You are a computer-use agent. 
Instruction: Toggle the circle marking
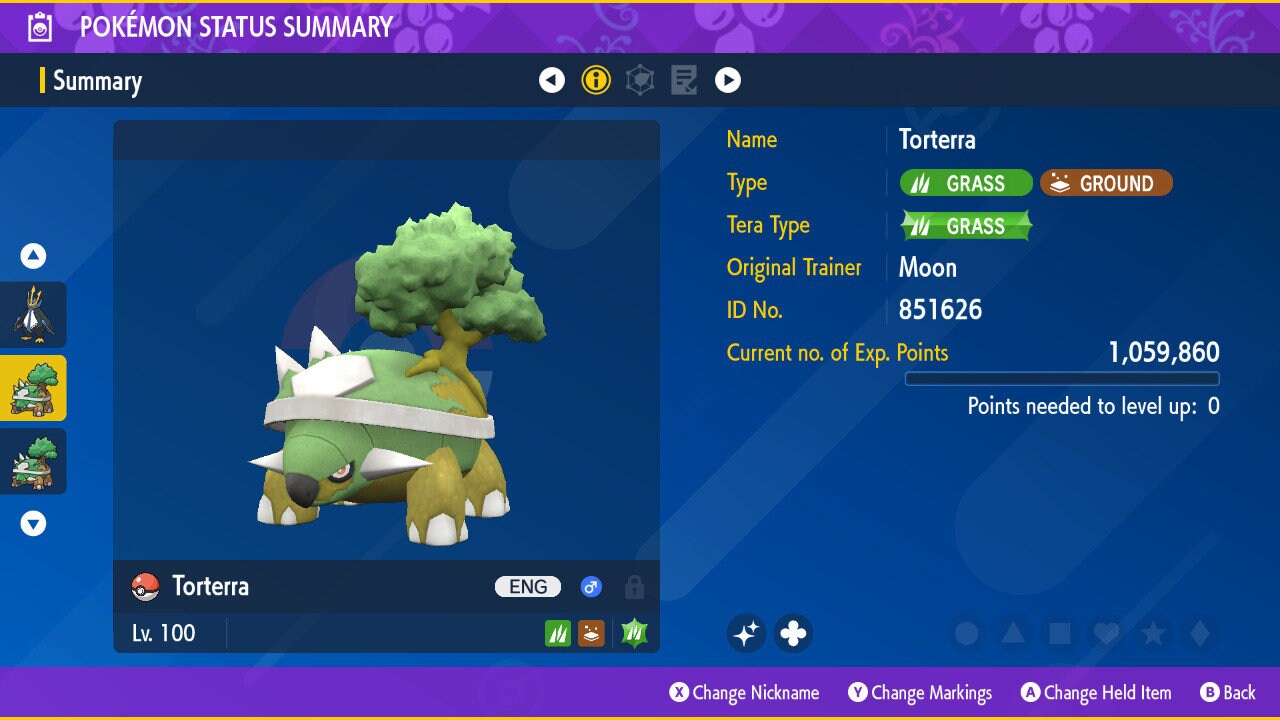(x=966, y=633)
